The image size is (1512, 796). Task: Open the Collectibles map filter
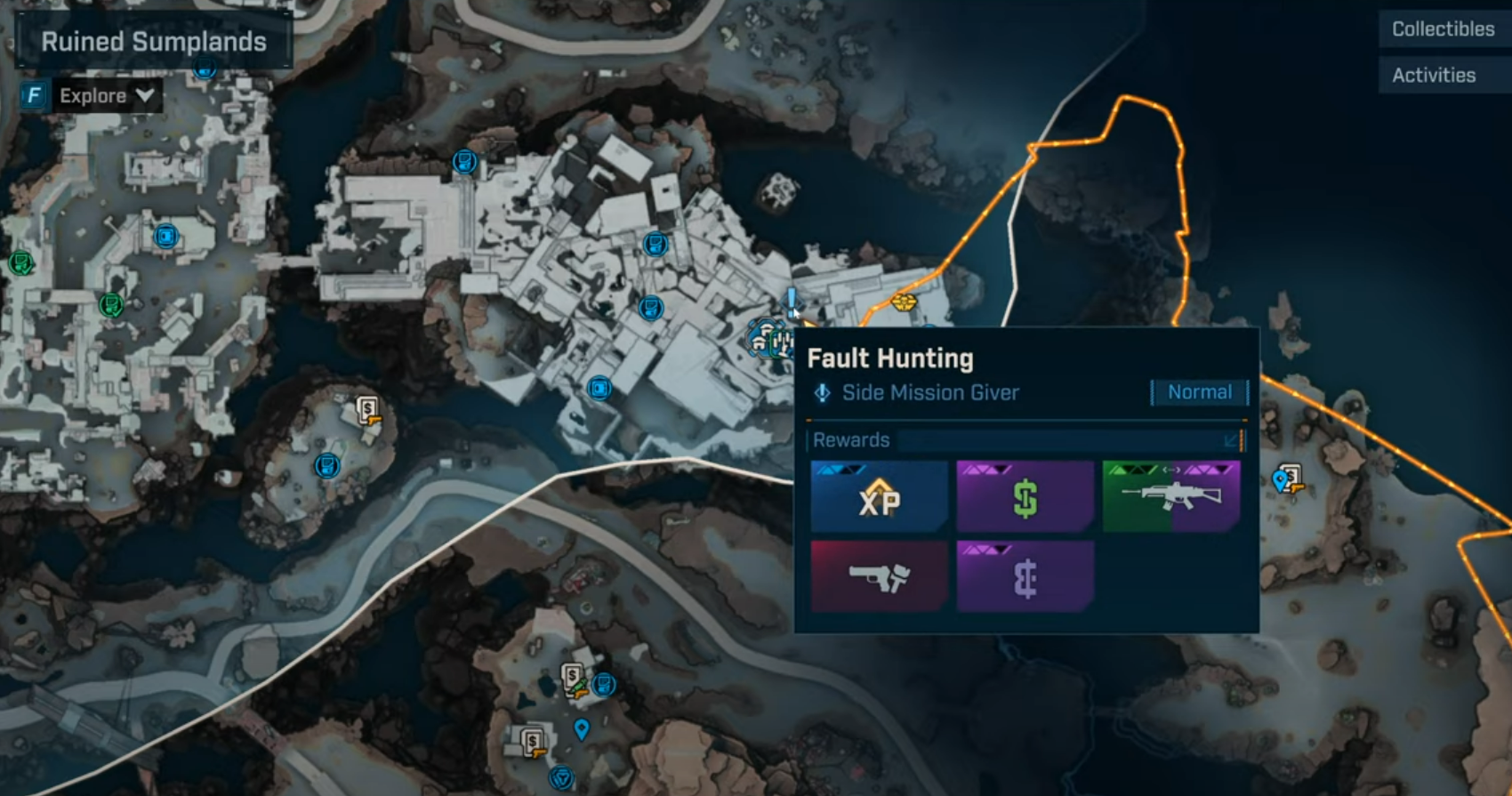coord(1443,29)
